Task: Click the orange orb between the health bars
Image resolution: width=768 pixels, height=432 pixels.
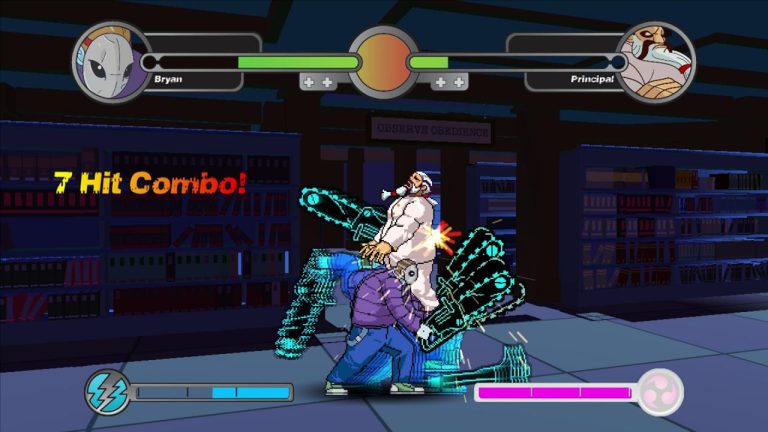Action: (x=383, y=62)
